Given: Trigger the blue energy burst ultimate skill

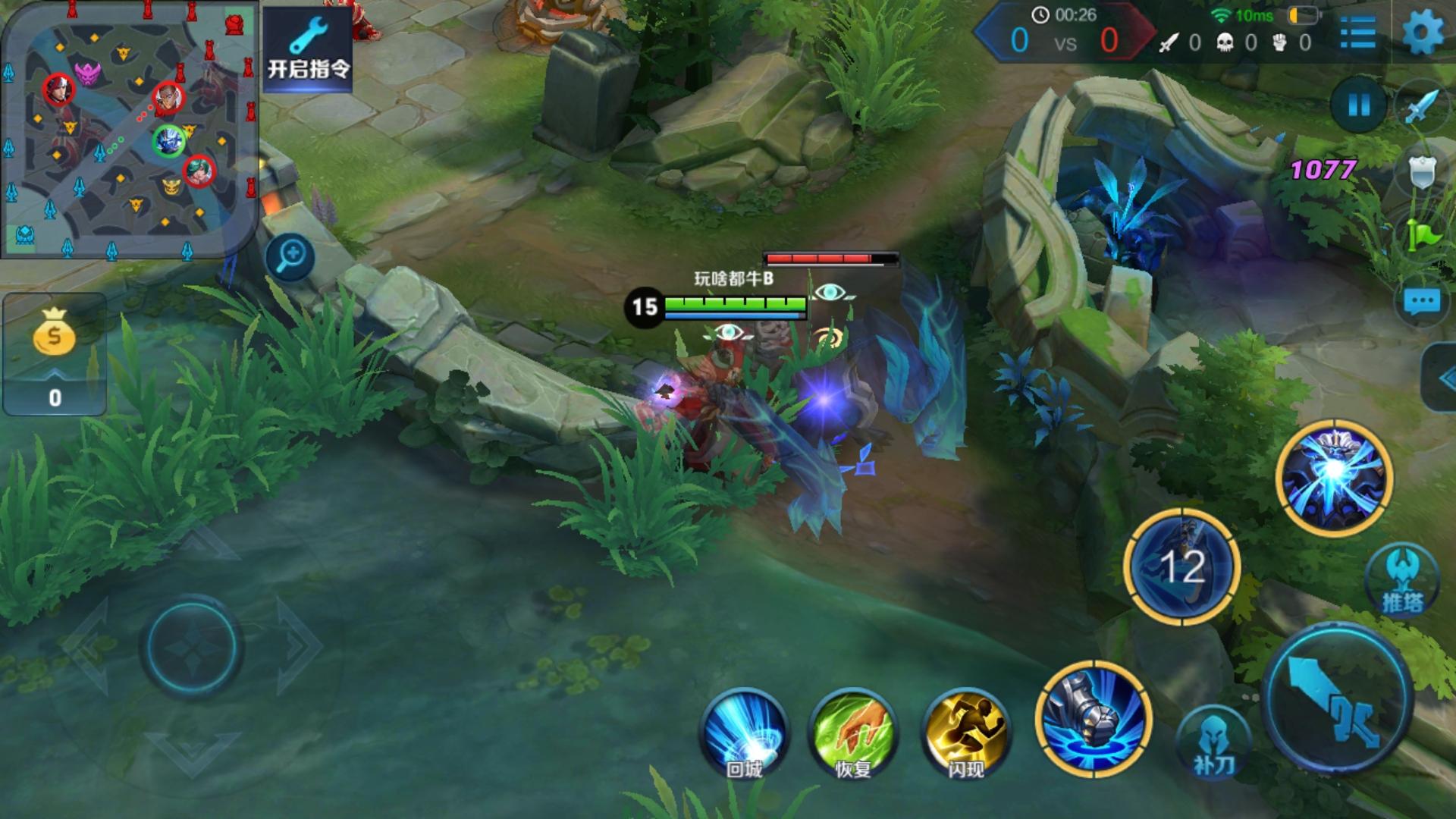Looking at the screenshot, I should click(1335, 478).
